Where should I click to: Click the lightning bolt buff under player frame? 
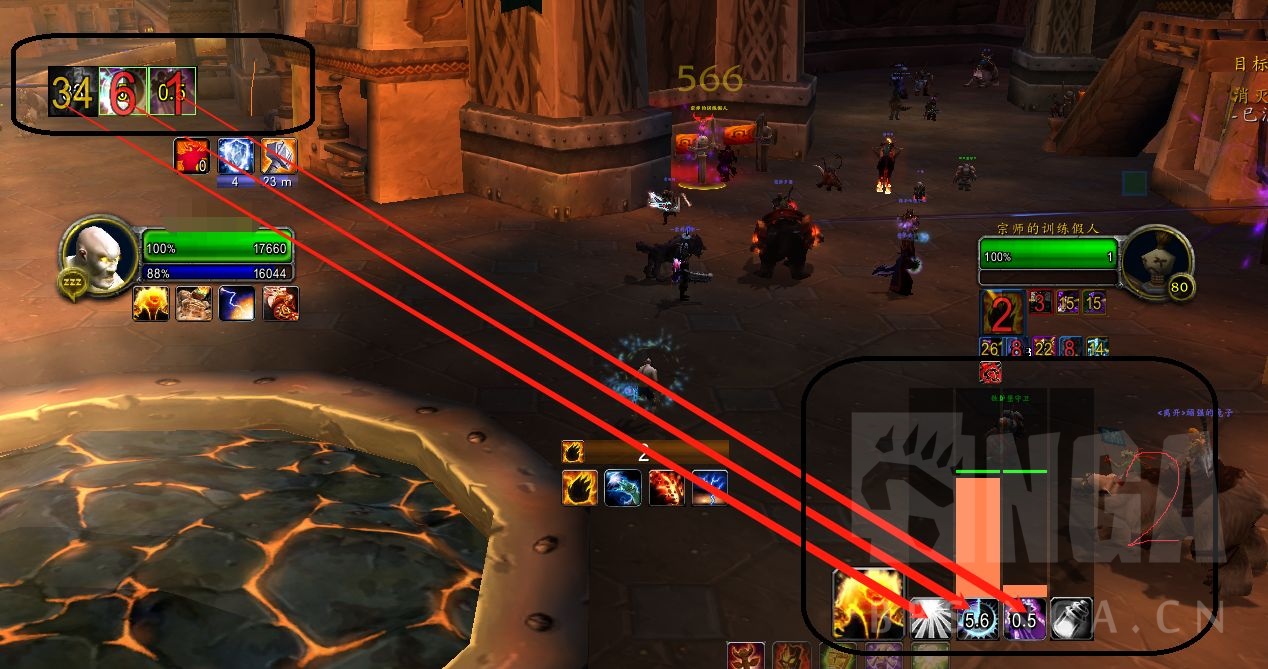coord(237,304)
